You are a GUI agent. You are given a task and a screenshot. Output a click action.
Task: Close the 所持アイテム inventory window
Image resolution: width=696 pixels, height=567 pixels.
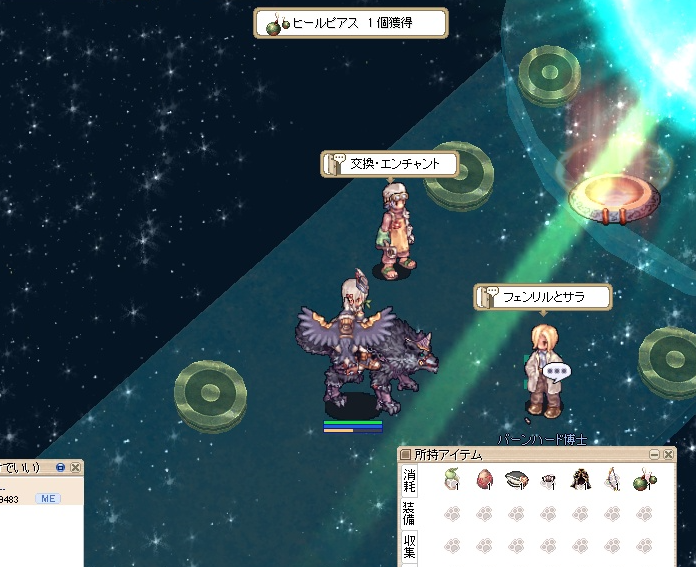click(669, 455)
